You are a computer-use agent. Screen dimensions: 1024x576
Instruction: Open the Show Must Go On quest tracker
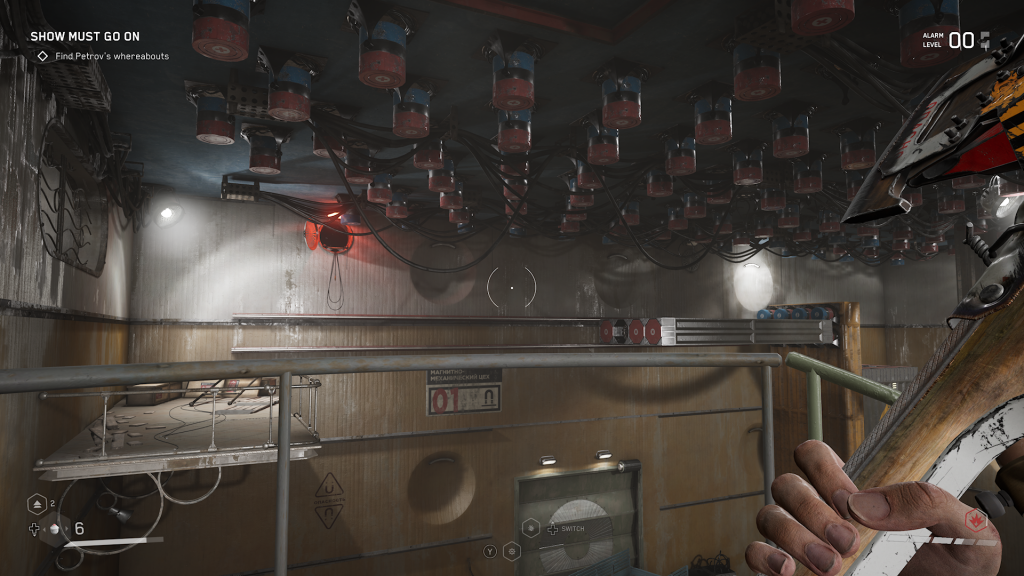[x=84, y=37]
